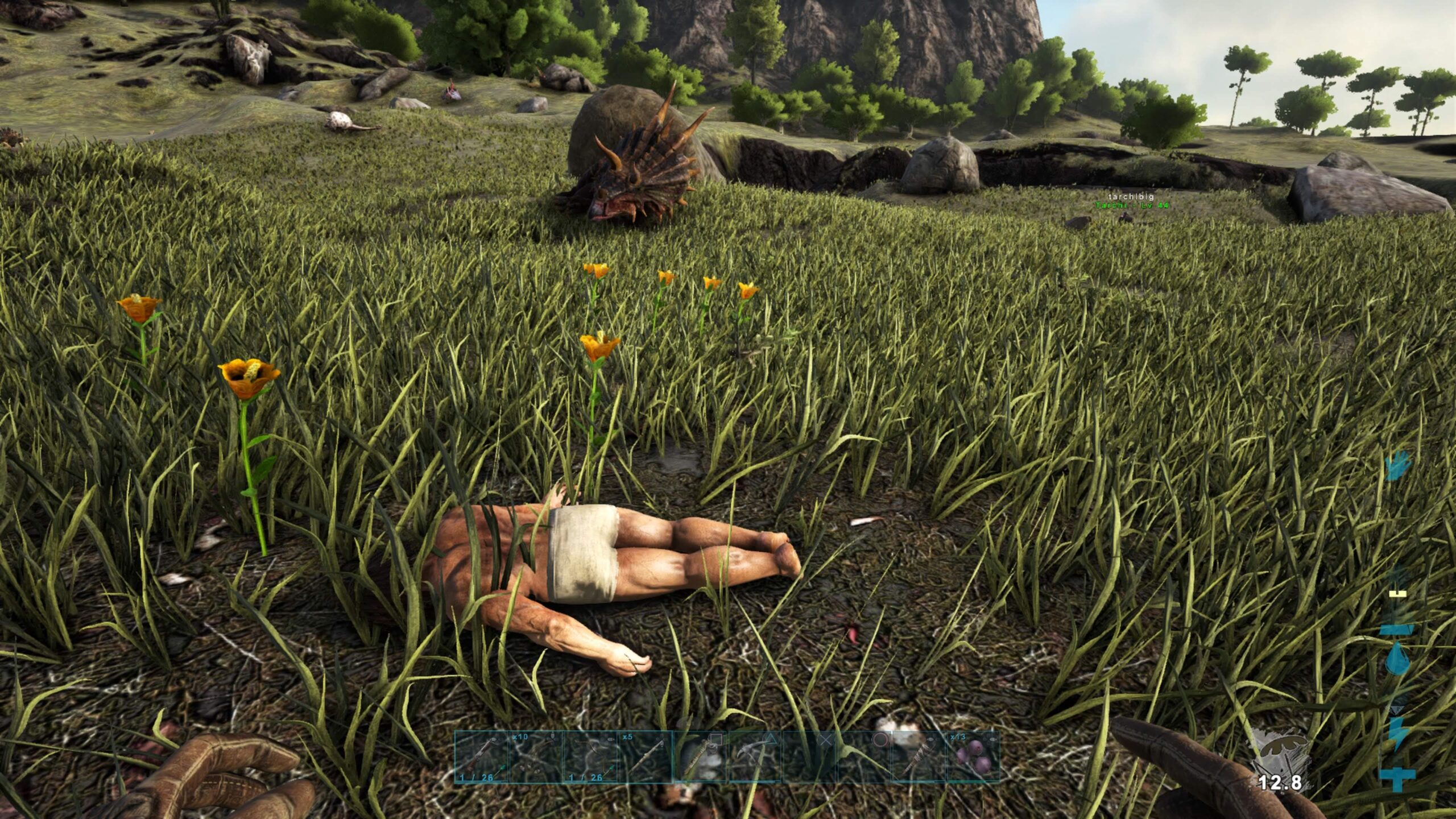
Task: Pick the hotbar slot with x10 stack
Action: coord(536,758)
